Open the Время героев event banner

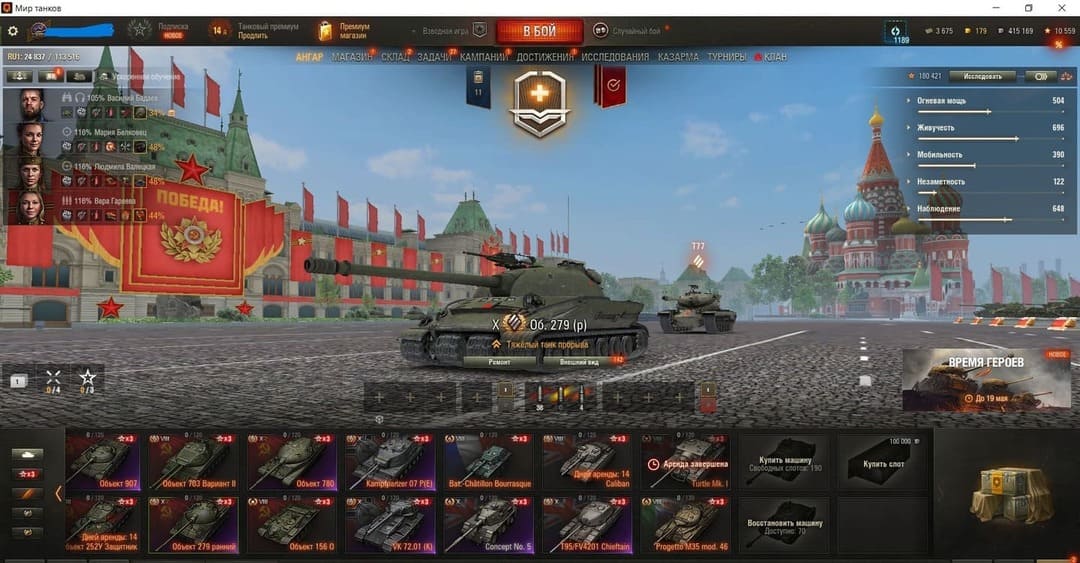pos(985,380)
